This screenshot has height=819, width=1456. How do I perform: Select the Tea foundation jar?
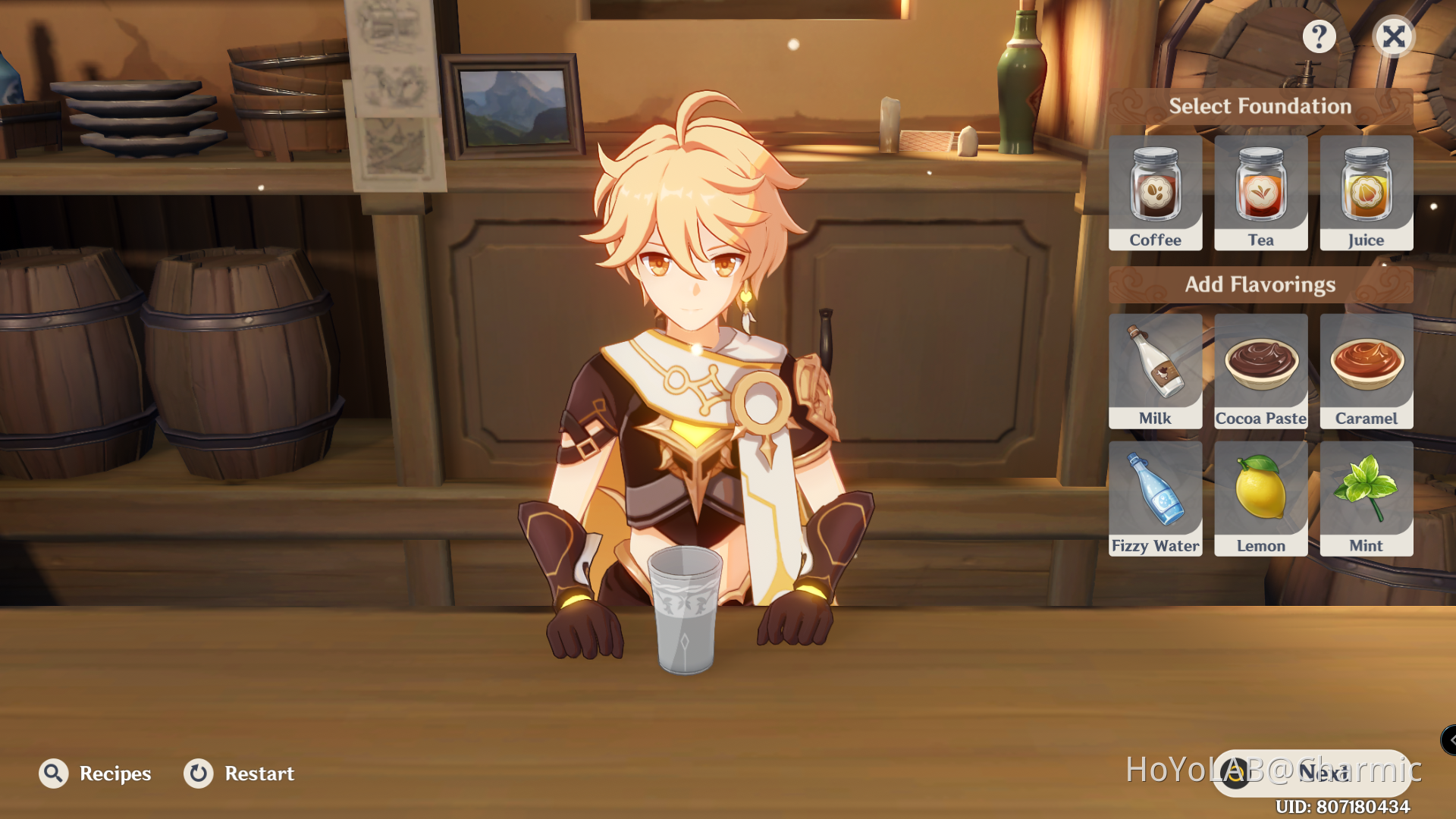pos(1260,190)
